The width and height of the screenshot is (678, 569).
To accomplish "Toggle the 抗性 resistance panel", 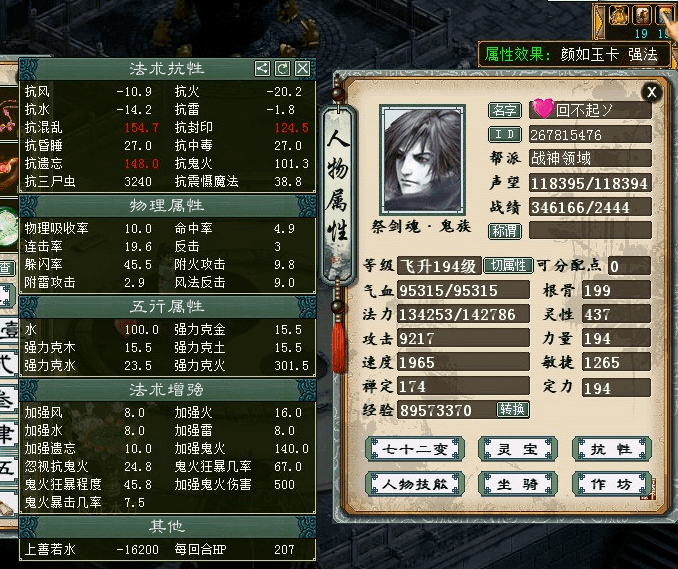I will click(x=611, y=449).
